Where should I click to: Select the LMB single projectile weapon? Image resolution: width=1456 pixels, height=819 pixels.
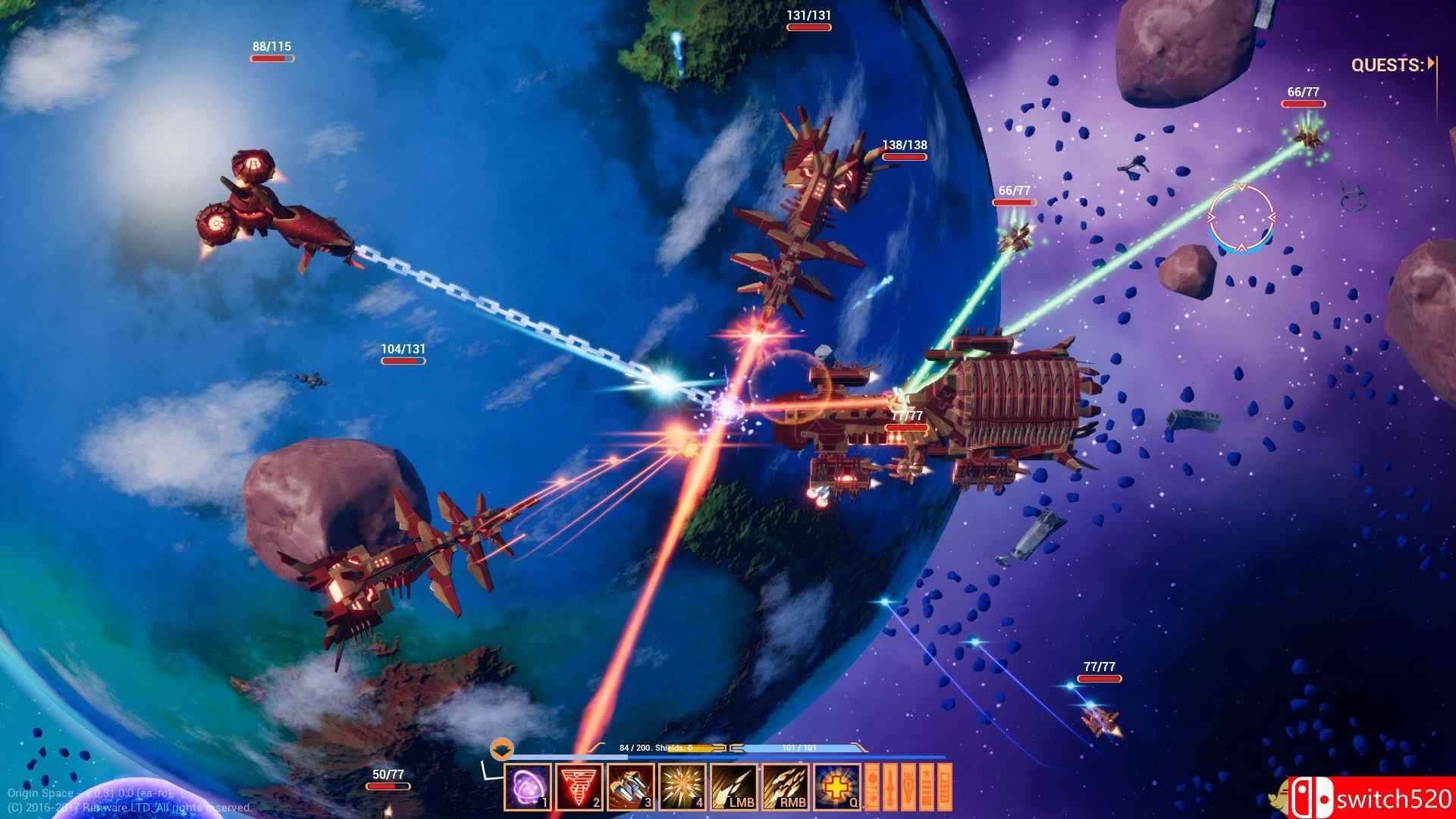click(x=734, y=787)
